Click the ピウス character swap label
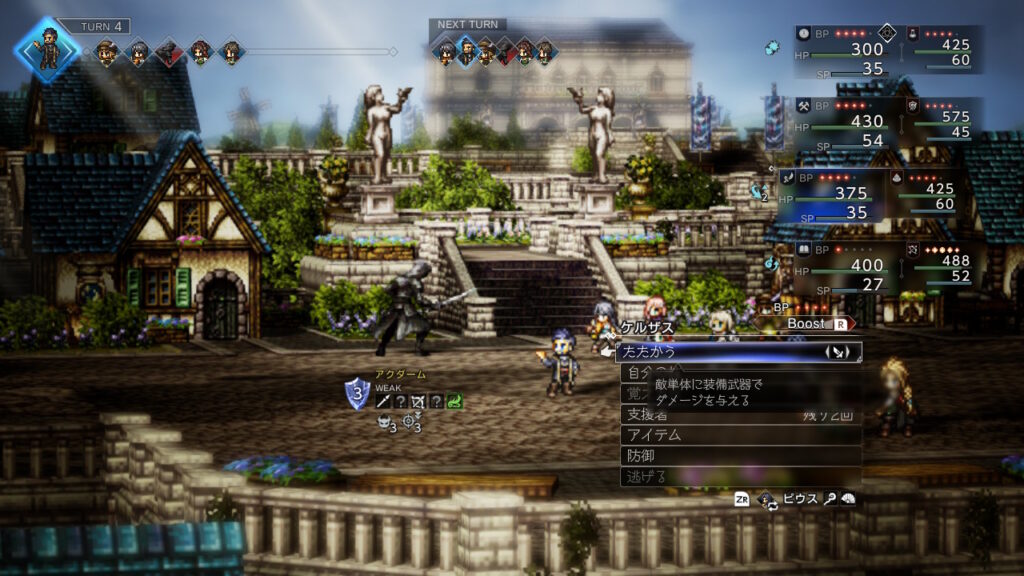The image size is (1024, 576). (800, 498)
